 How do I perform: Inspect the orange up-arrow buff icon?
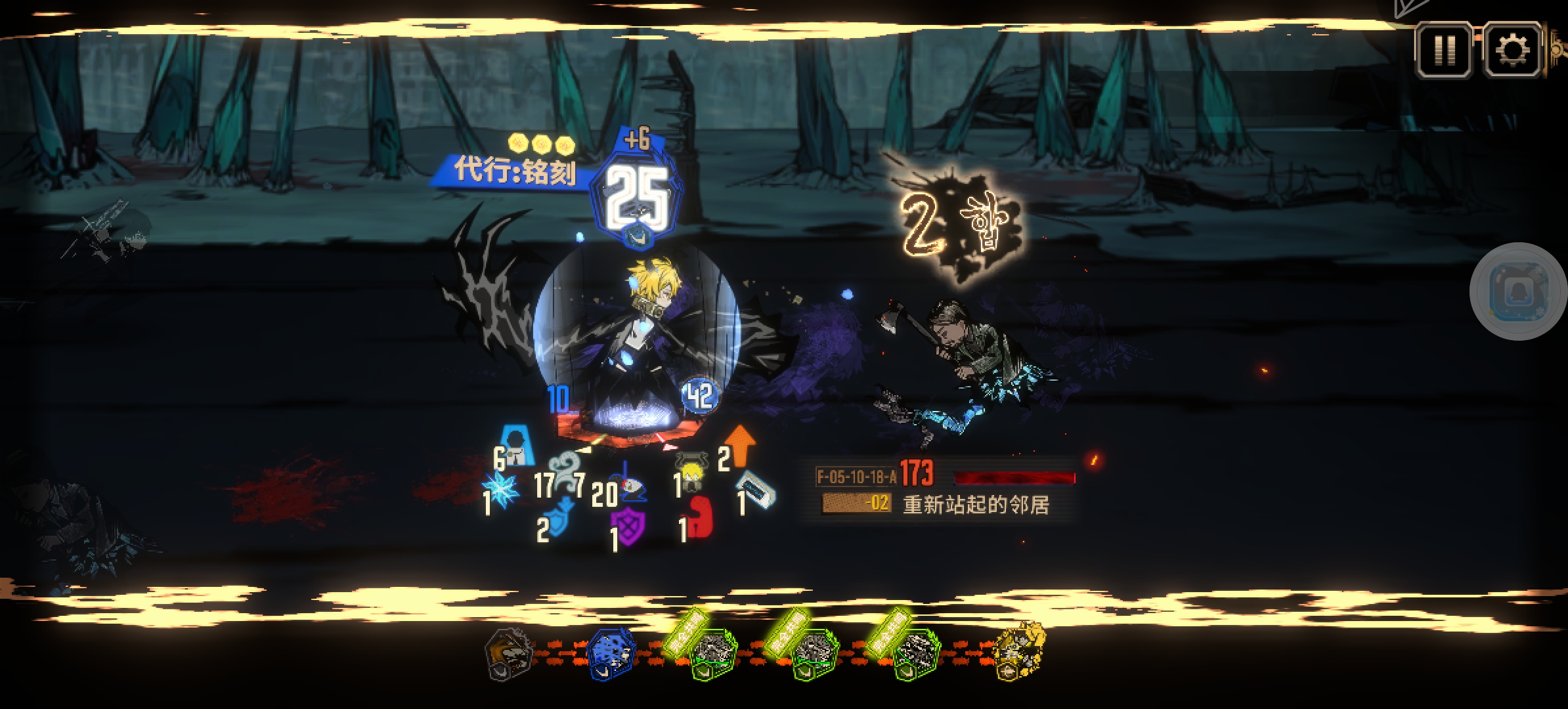741,446
